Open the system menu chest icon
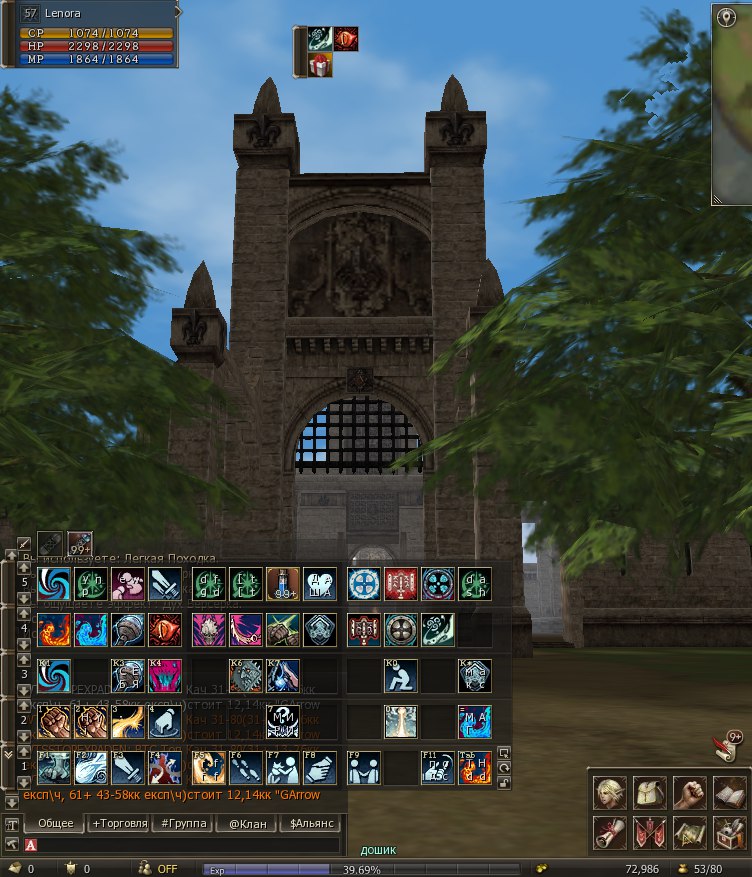 [729, 832]
